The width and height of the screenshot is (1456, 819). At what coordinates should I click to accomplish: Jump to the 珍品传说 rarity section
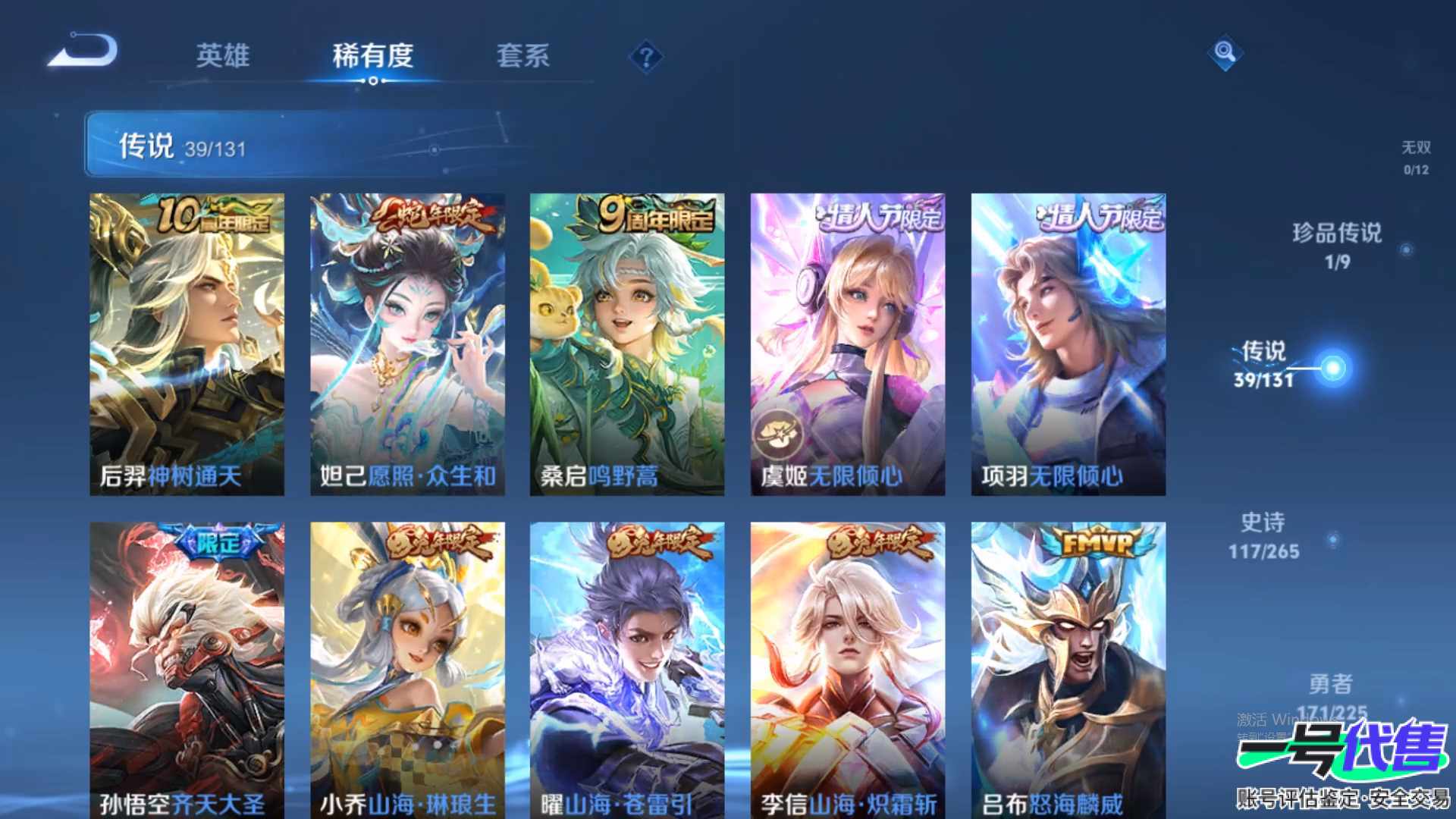pos(1337,245)
